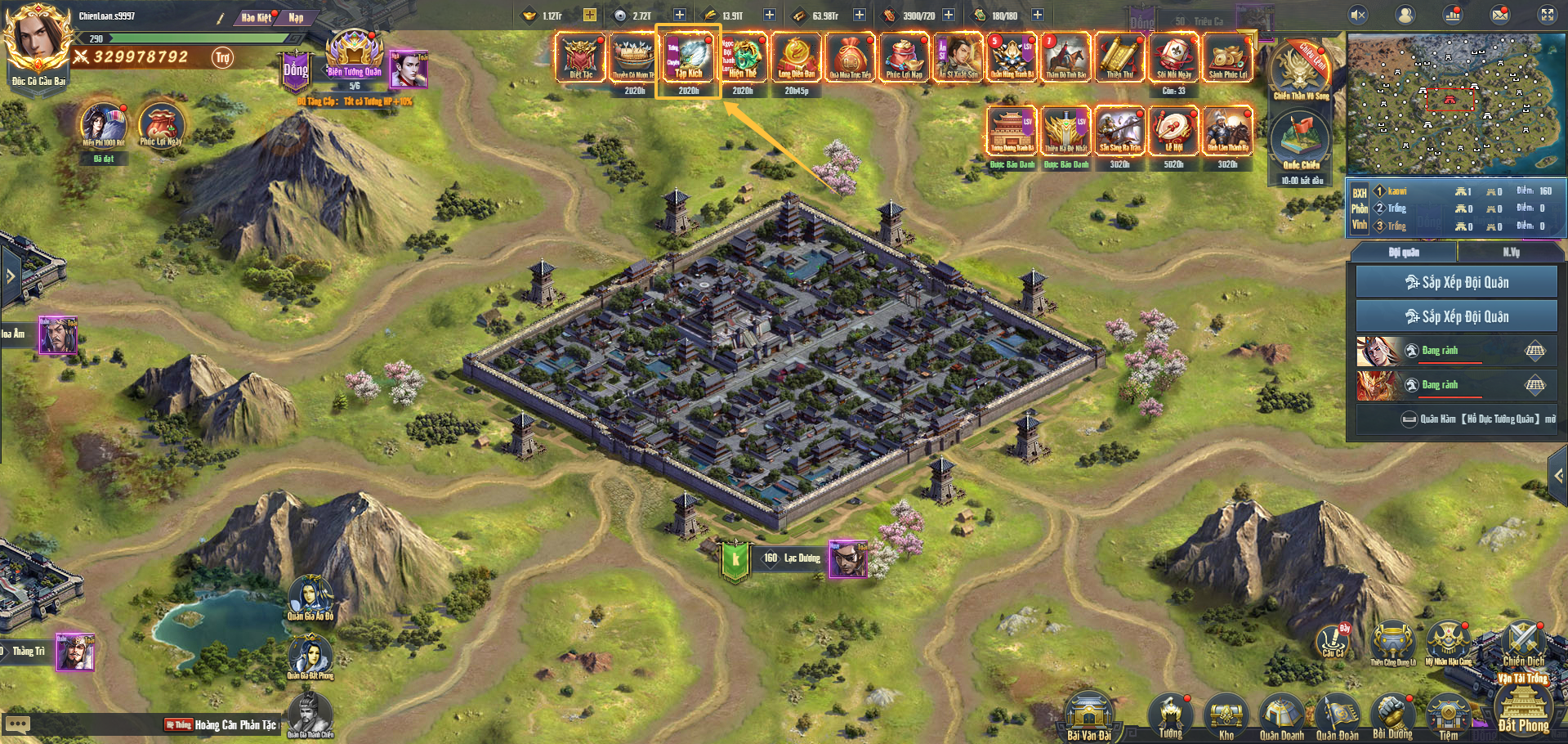Open the Tướng generals menu
The width and height of the screenshot is (1568, 744).
[x=1170, y=715]
